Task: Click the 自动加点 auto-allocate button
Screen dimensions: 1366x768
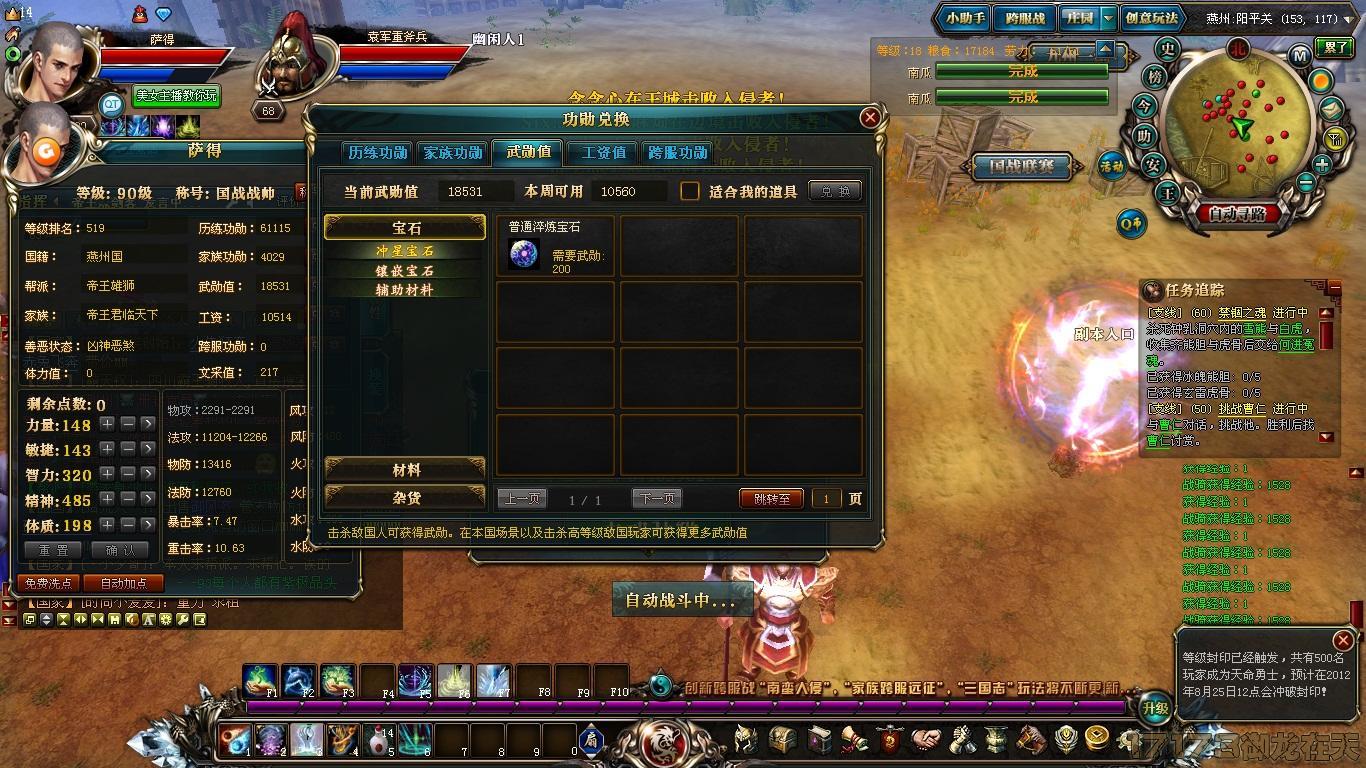Action: 123,583
